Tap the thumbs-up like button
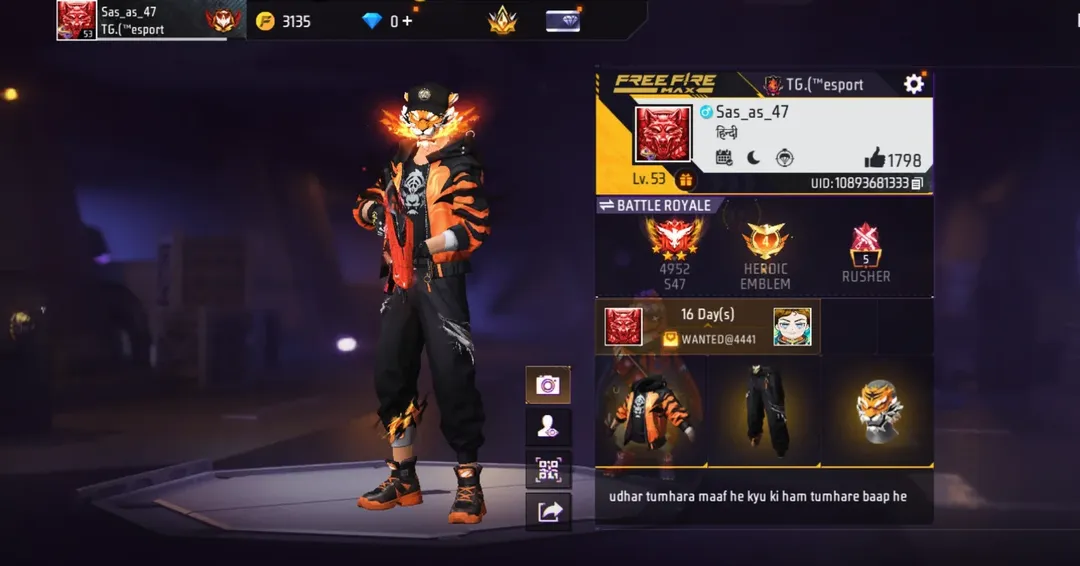Screen dimensions: 1080x566 [875, 158]
